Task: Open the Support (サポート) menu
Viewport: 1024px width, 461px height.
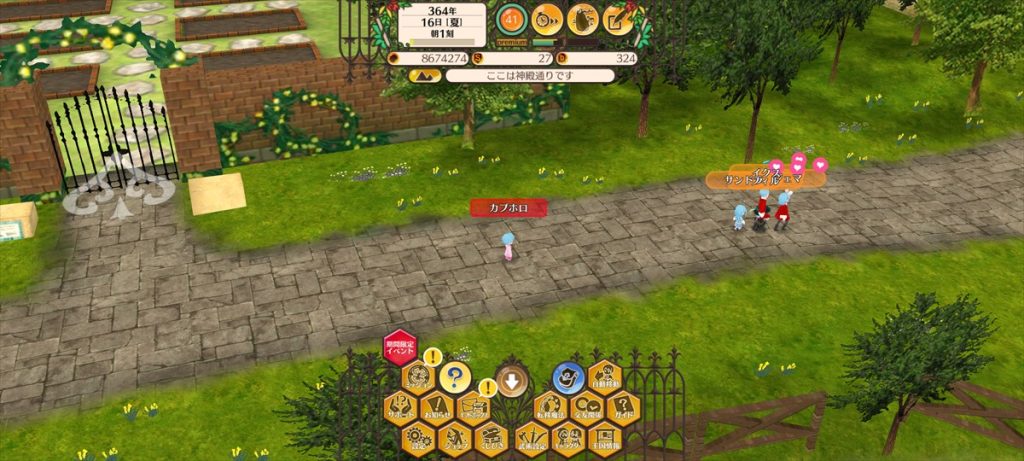Action: point(401,407)
